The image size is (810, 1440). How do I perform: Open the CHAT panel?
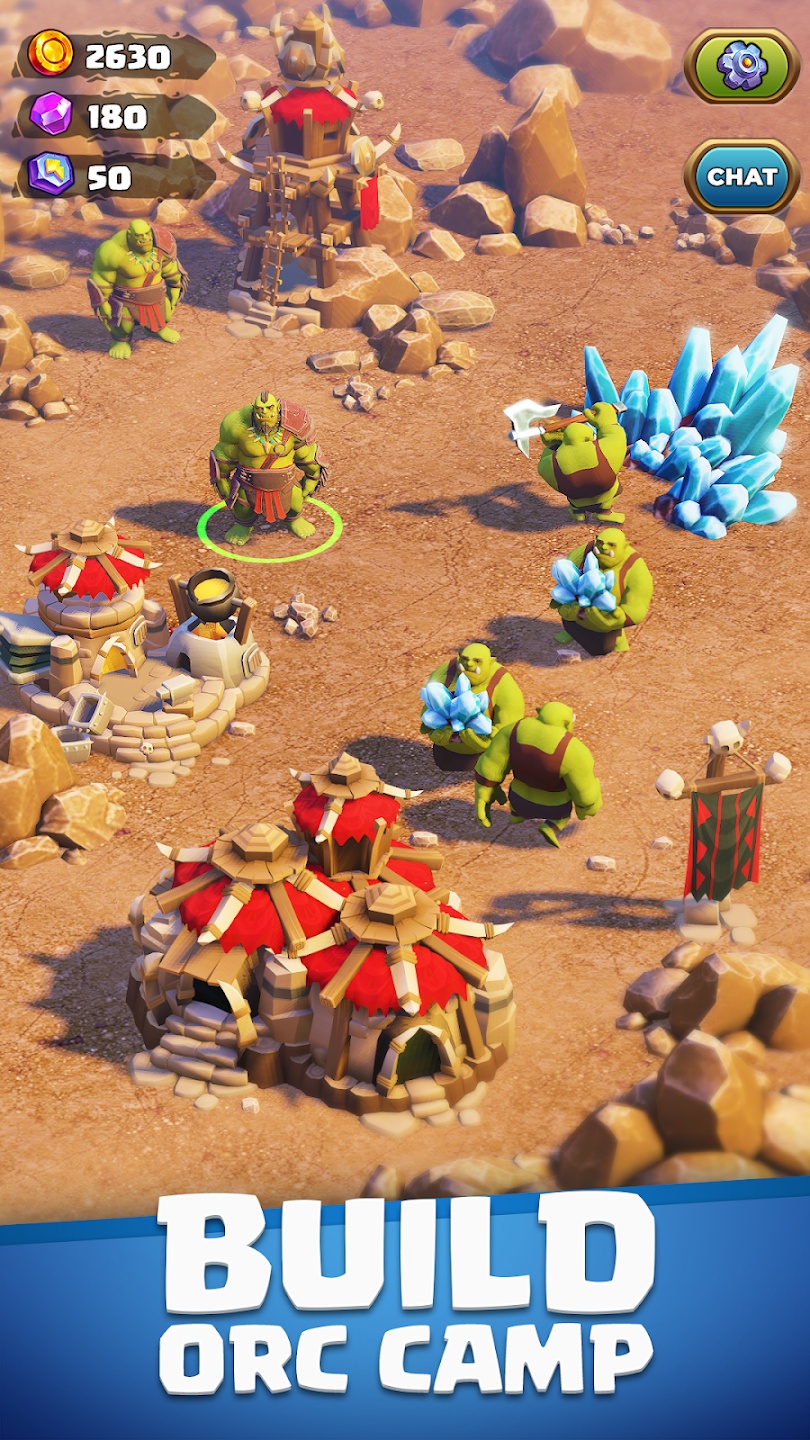[x=742, y=177]
